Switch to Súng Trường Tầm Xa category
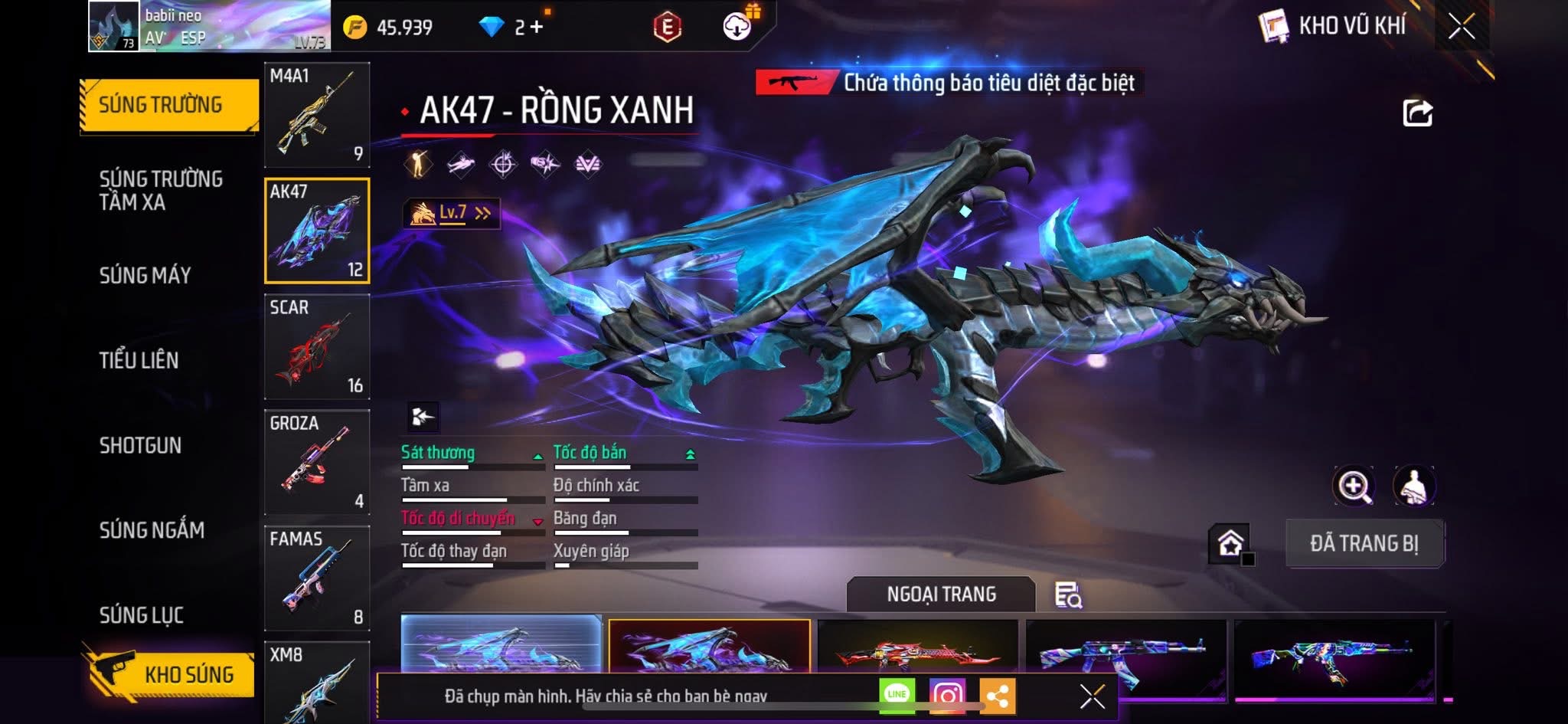The image size is (1568, 724). (161, 191)
